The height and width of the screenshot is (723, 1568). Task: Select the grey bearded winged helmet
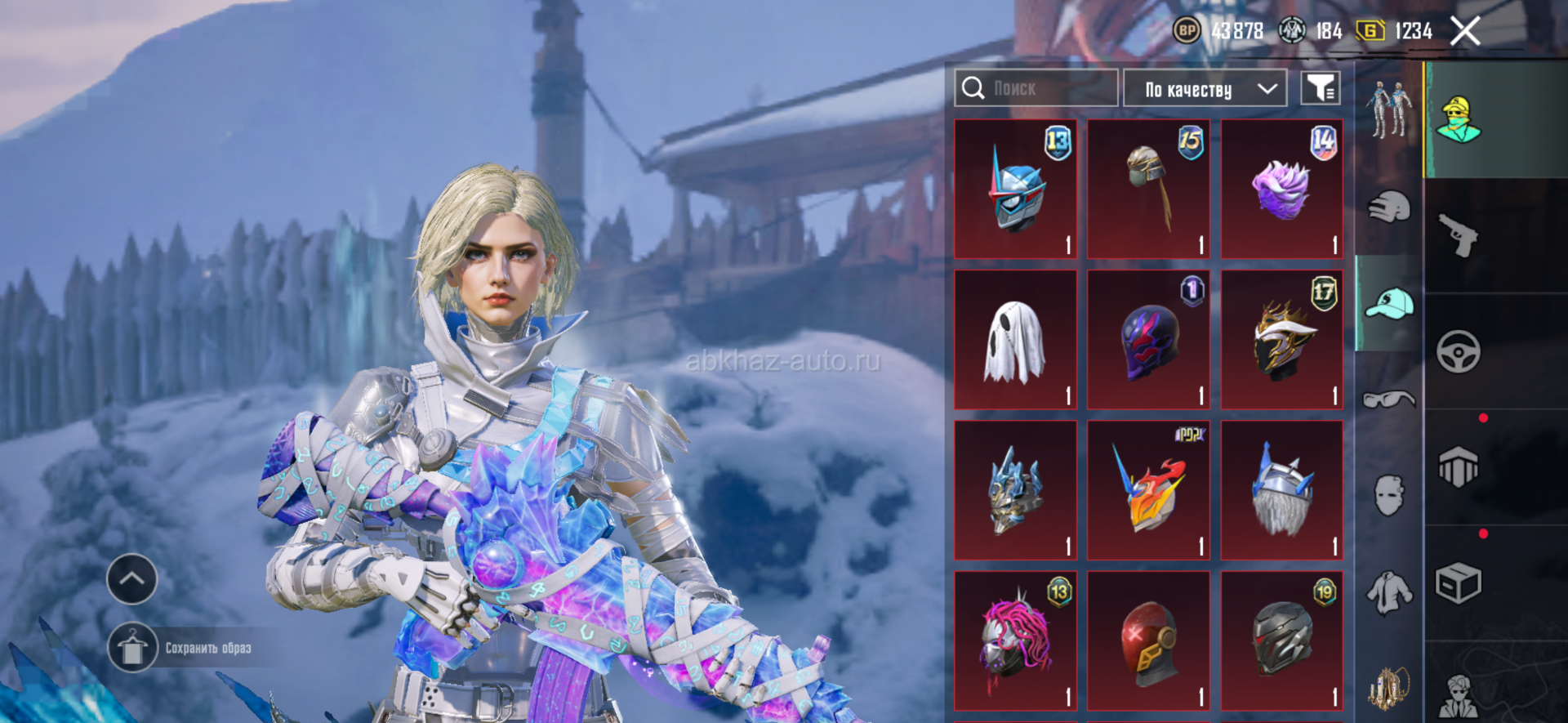(x=1281, y=491)
